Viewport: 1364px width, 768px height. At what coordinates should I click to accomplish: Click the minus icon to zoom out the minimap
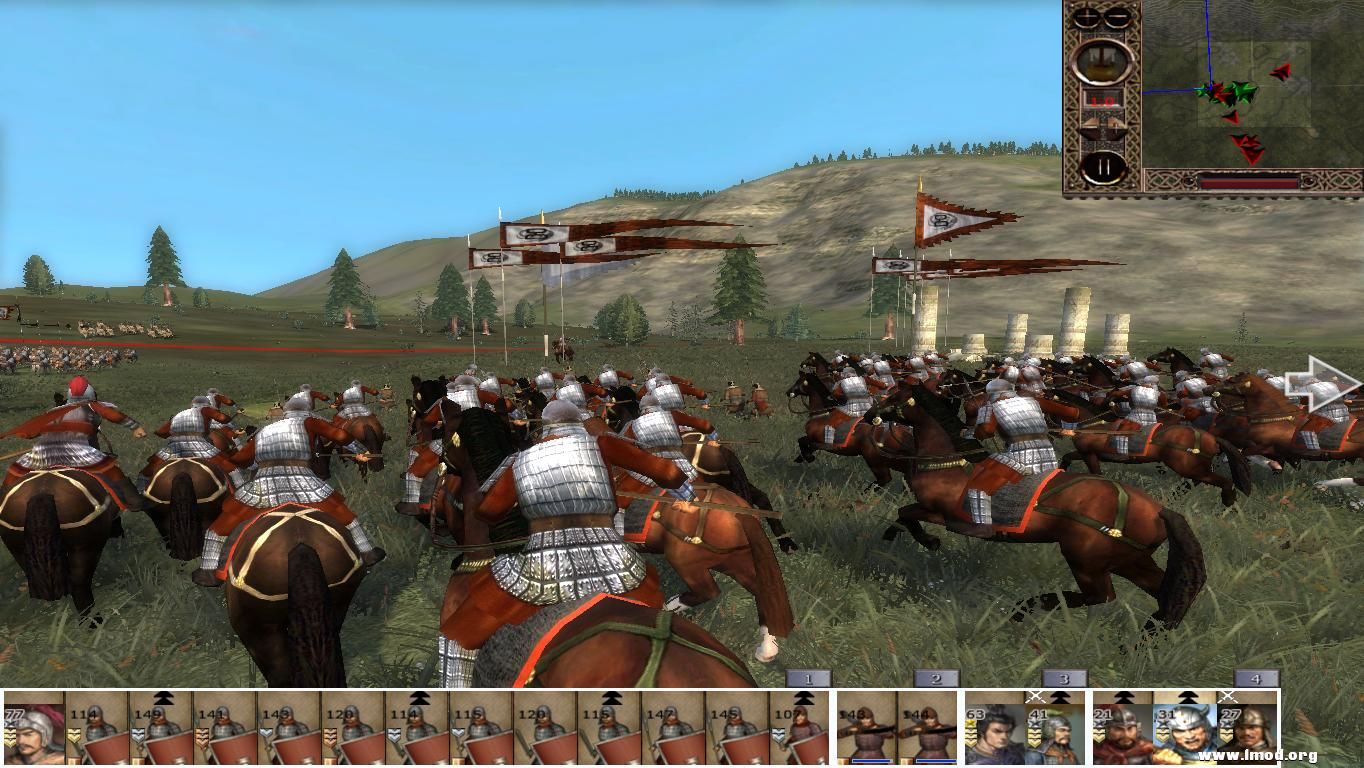click(x=1117, y=14)
